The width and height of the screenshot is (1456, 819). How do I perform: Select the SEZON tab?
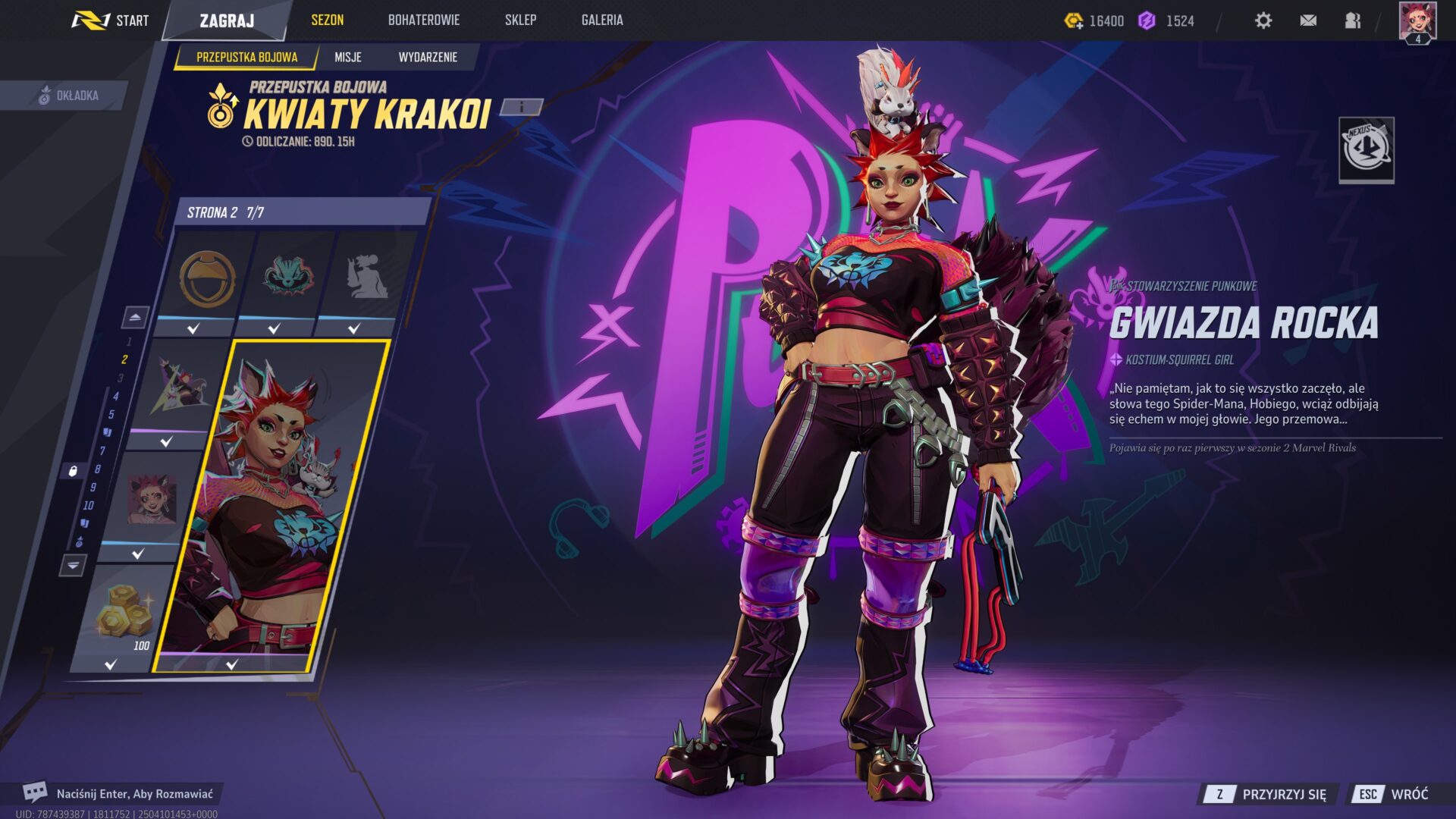click(327, 20)
